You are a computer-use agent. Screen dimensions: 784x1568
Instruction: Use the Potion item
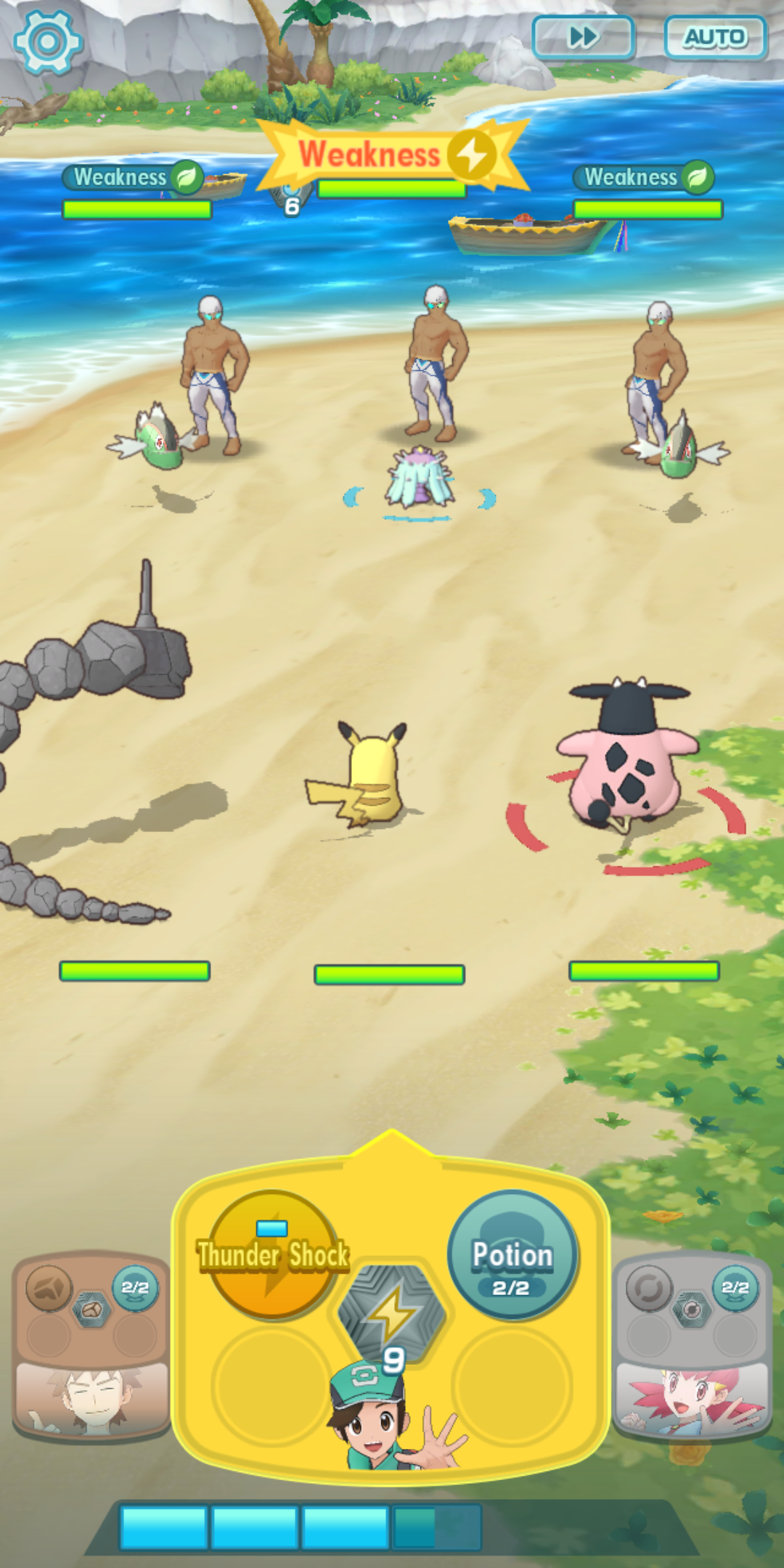(x=513, y=1254)
